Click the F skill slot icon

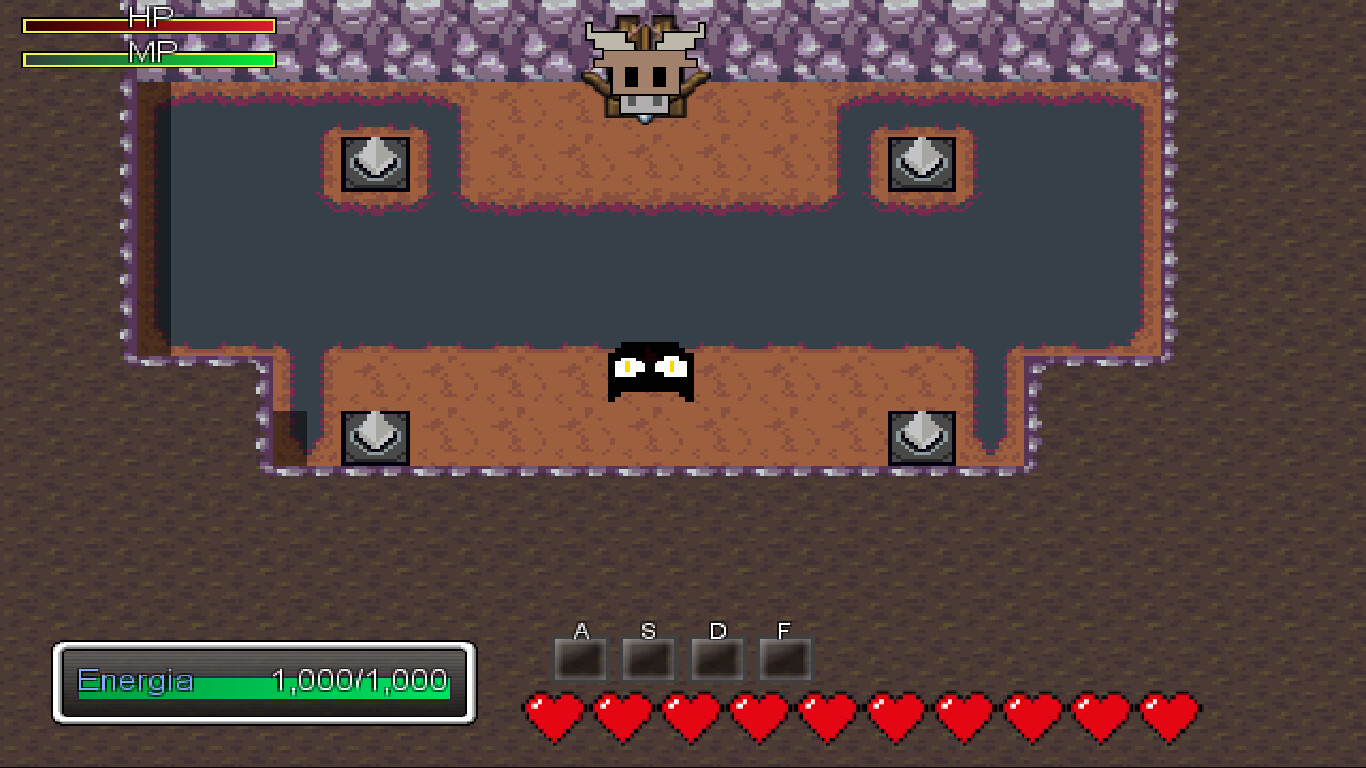(x=784, y=658)
